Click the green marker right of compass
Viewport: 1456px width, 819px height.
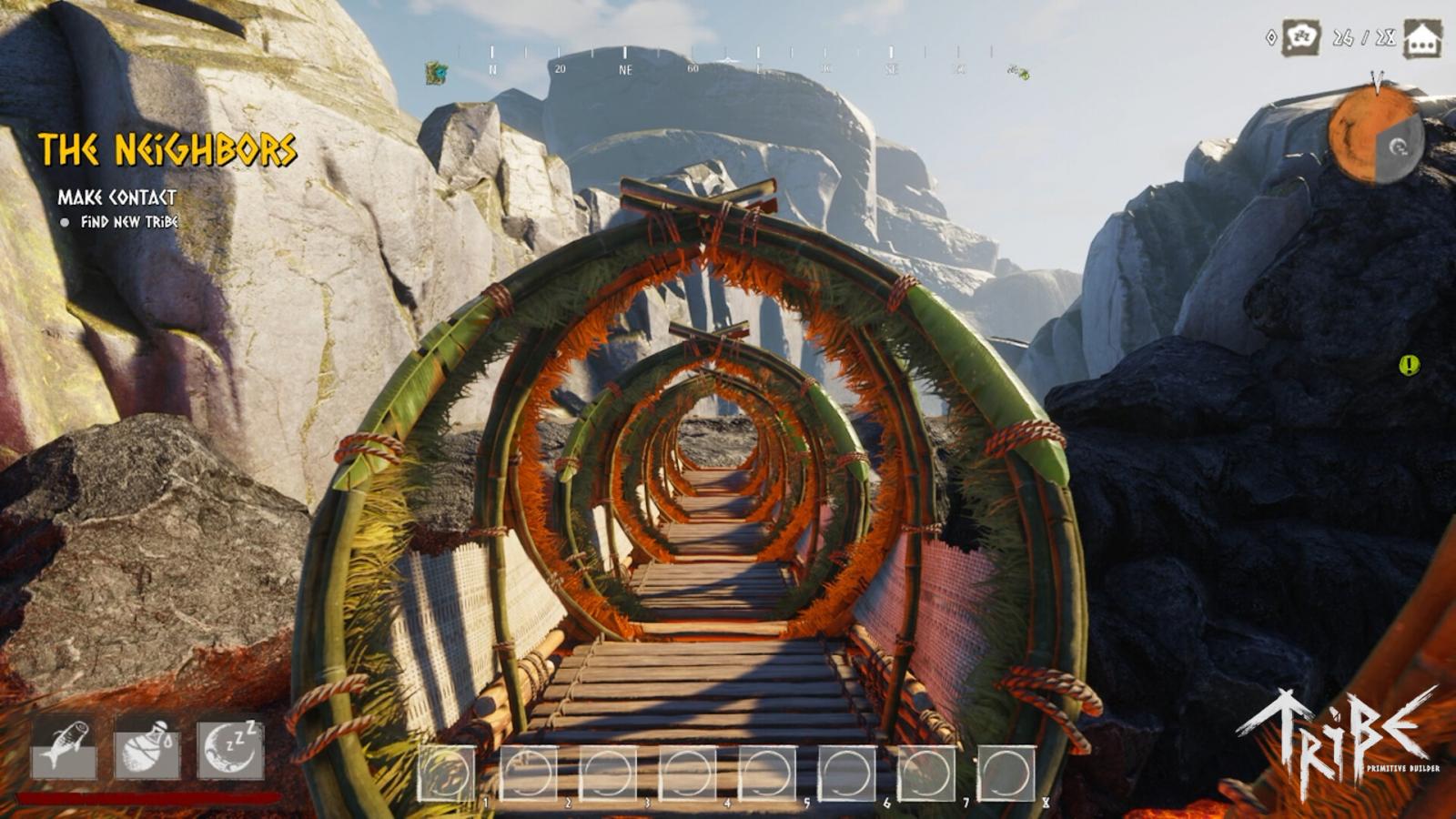click(x=1018, y=72)
